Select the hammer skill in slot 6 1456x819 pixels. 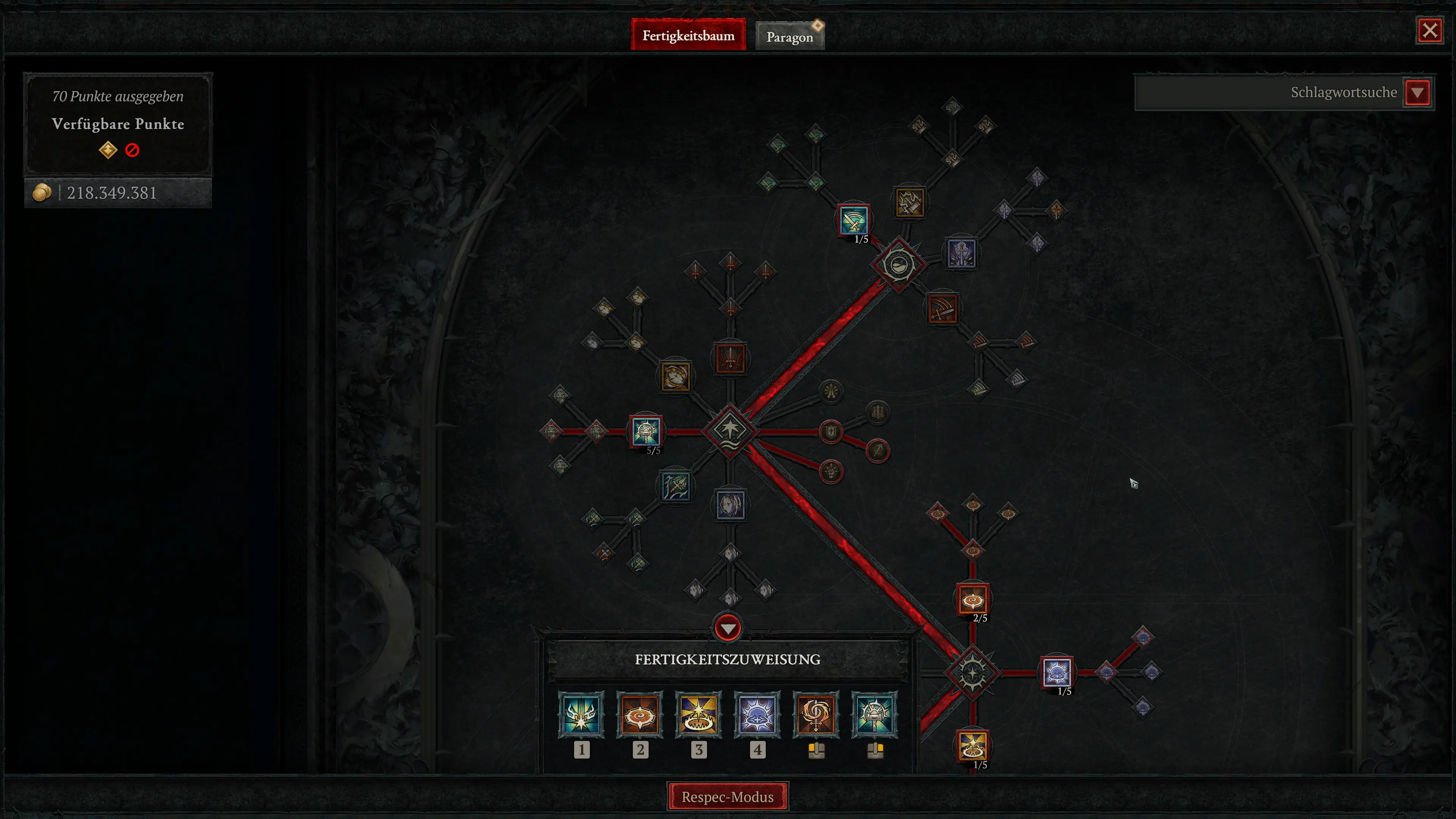coord(875,715)
